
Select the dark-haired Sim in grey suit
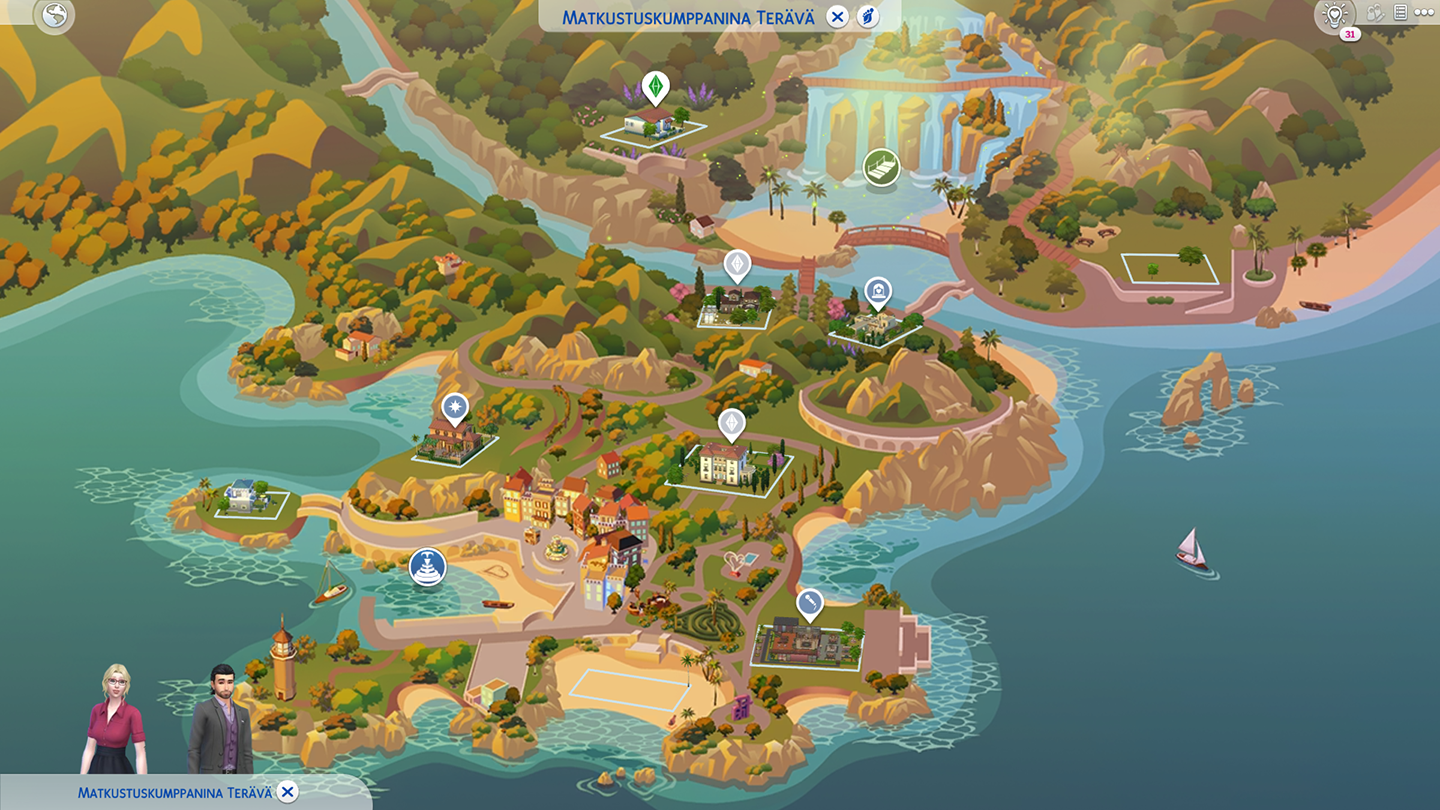point(220,718)
